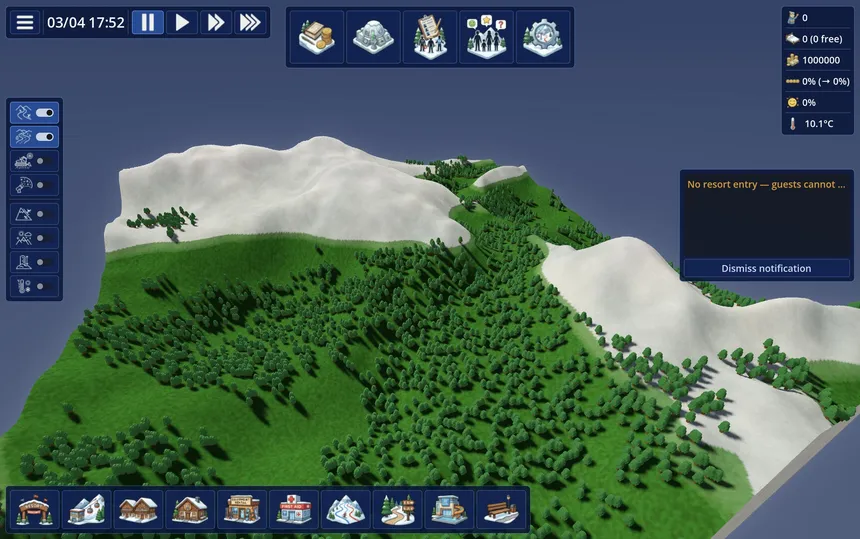860x539 pixels.
Task: Open the hamburger main menu
Action: point(25,22)
